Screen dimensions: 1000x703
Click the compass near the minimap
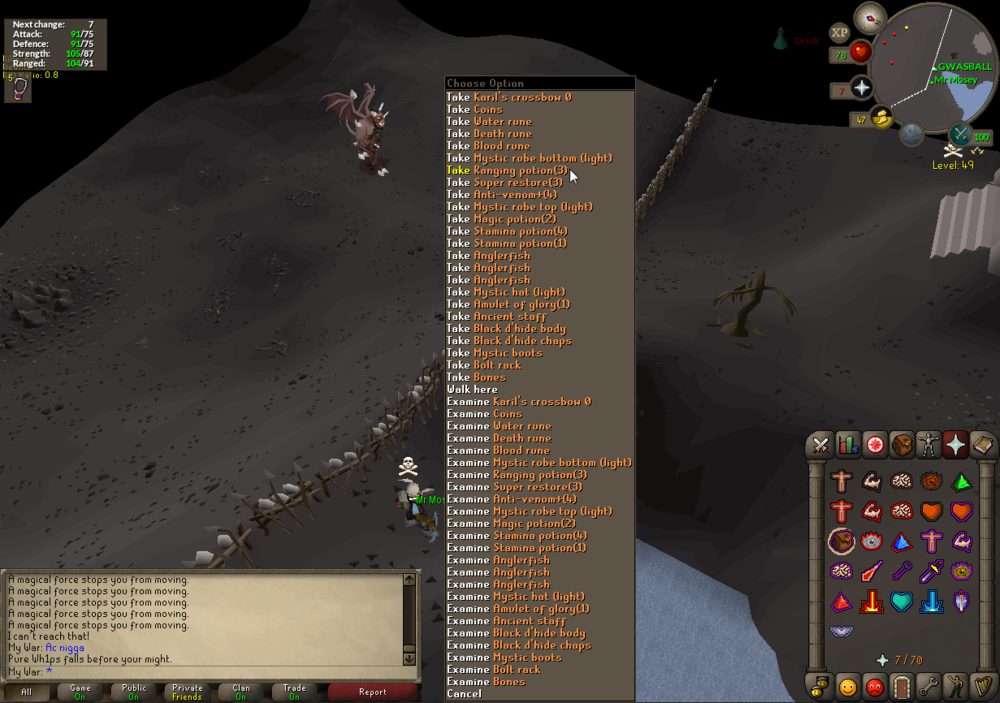(x=871, y=17)
